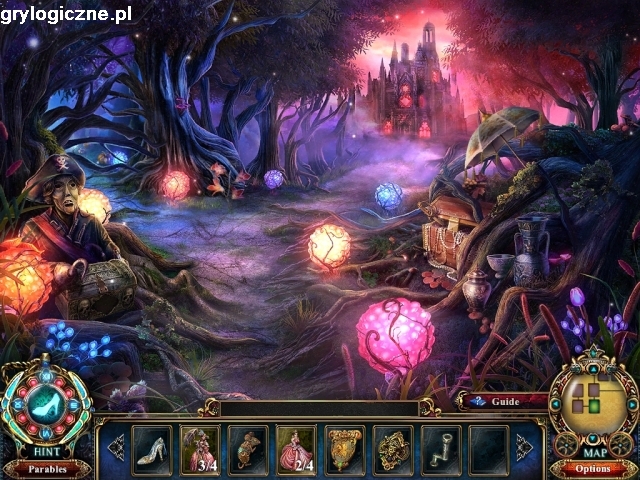Select the golden shield emblem item
Viewport: 640px width, 480px height.
point(344,447)
